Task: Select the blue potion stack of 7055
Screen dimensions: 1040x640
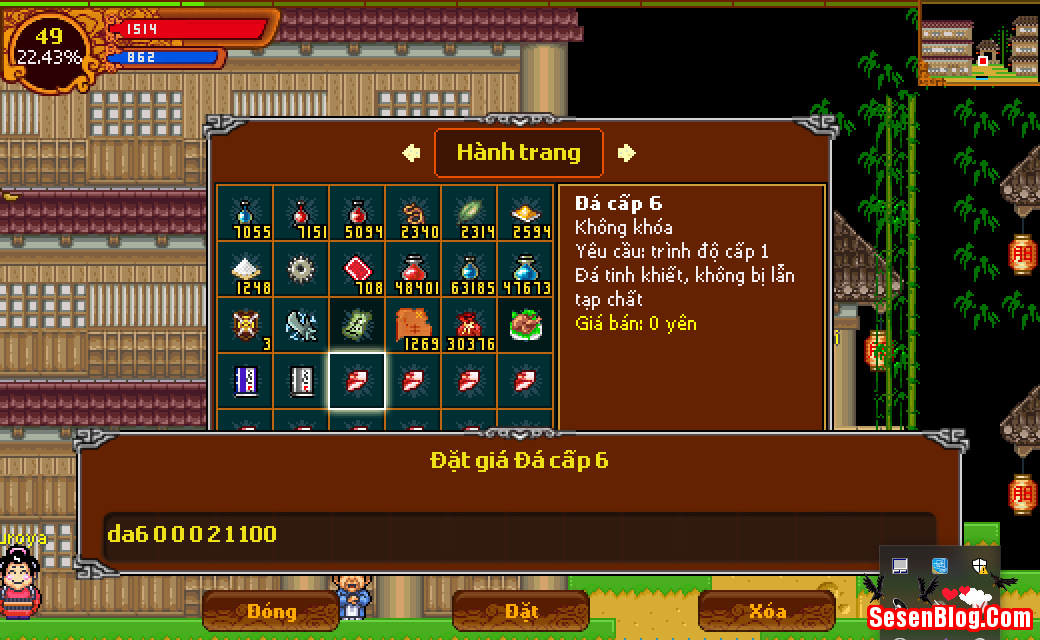Action: click(x=245, y=214)
